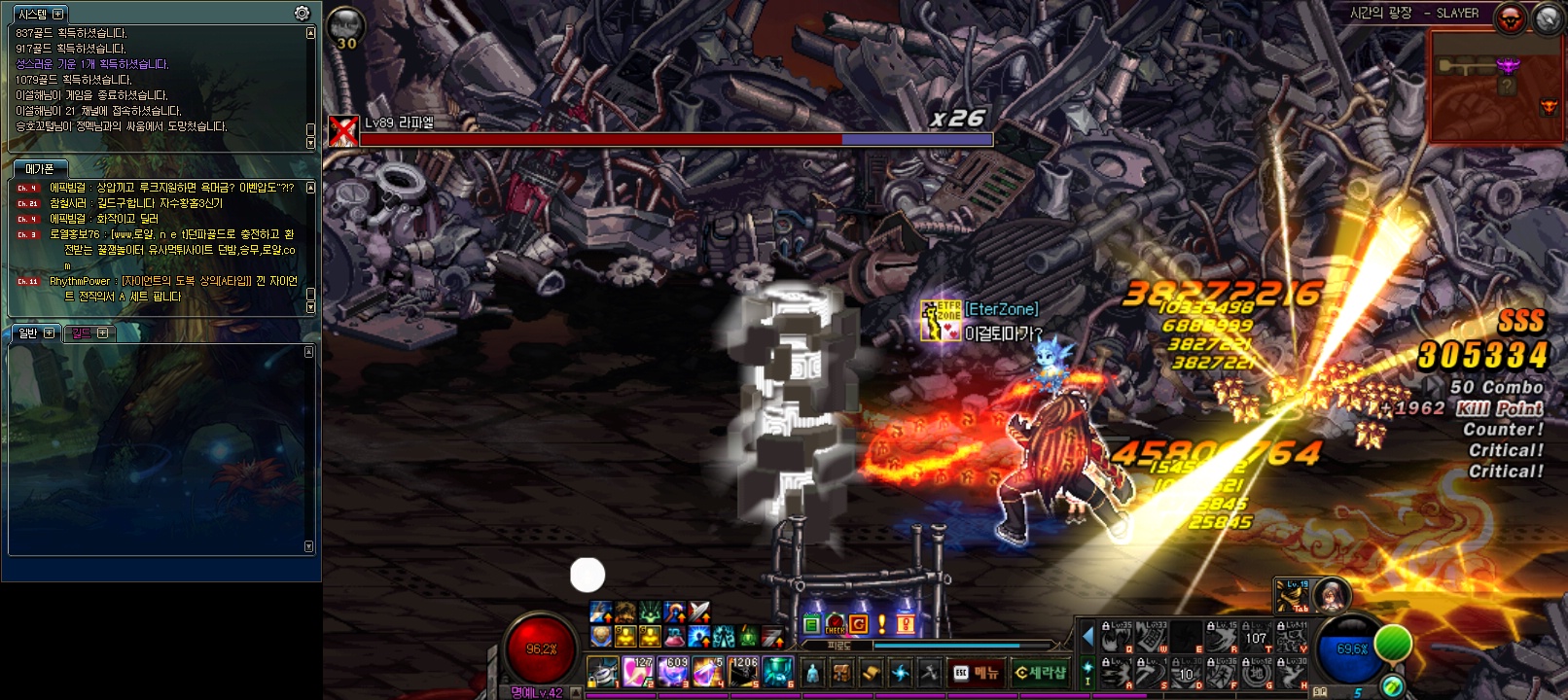Click the quest scroll icon
1568x700 pixels.
click(x=873, y=674)
